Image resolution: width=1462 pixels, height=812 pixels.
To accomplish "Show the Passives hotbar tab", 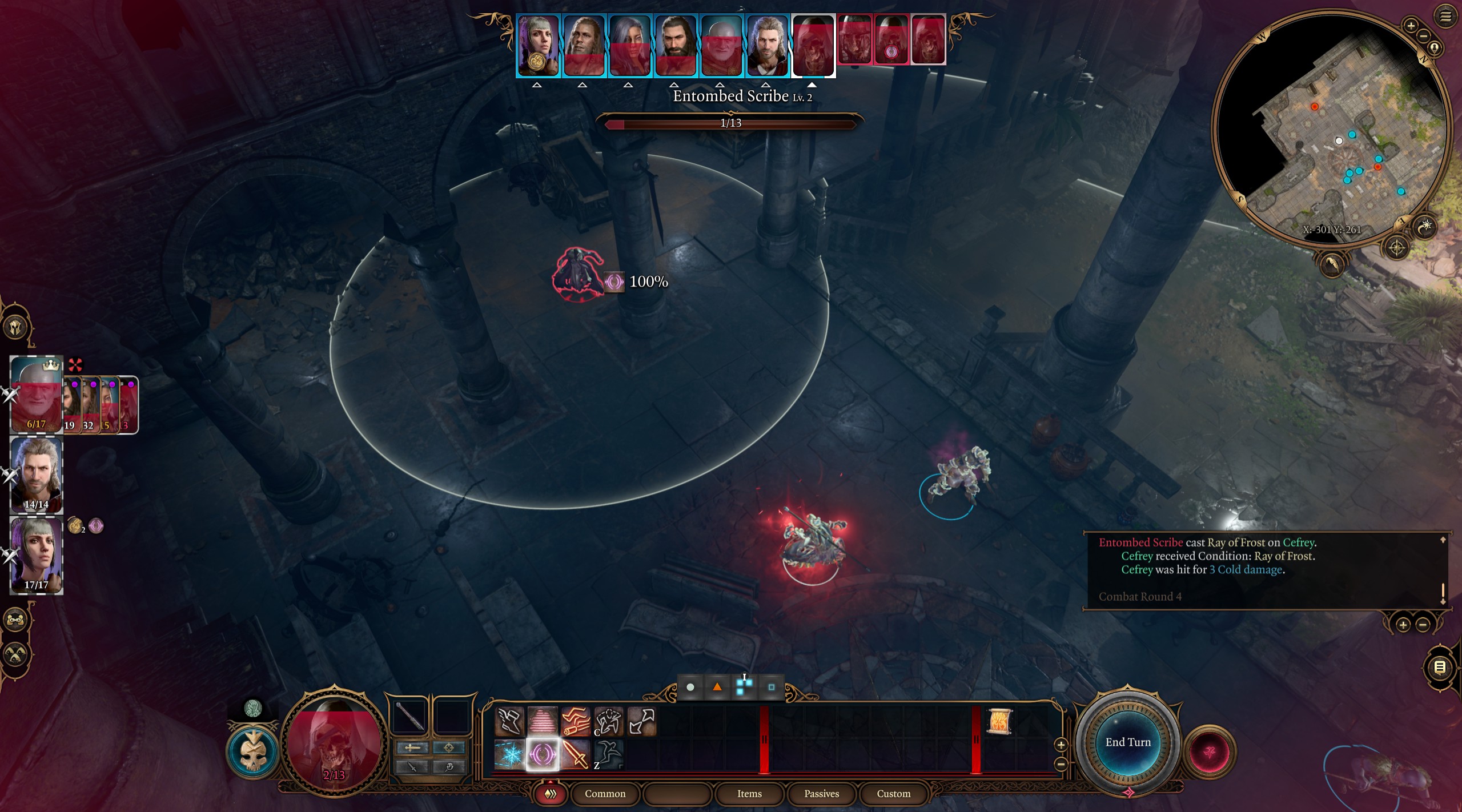I will pyautogui.click(x=821, y=794).
